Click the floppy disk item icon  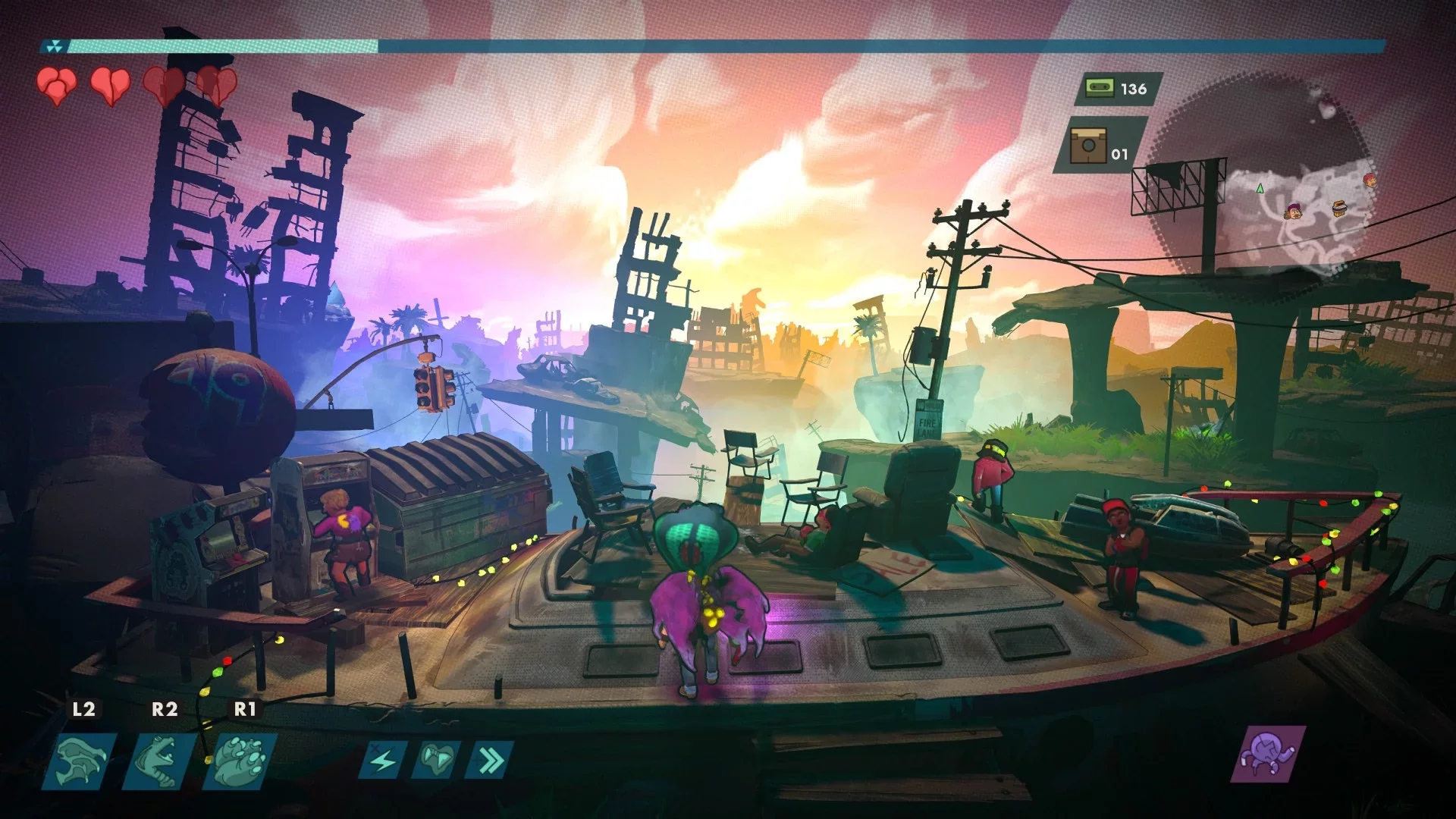(1090, 146)
